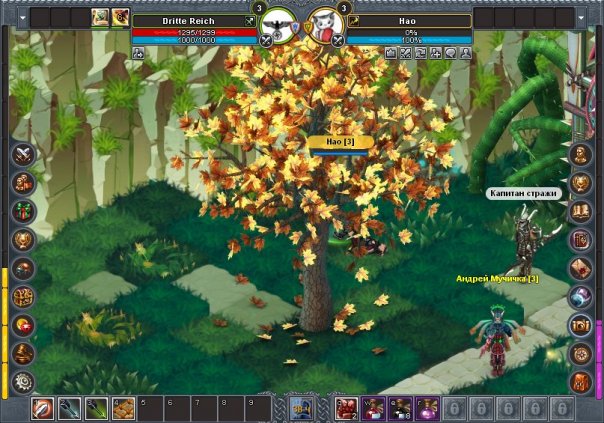
Task: Open the top-right character icon in the right sidebar
Action: pyautogui.click(x=581, y=155)
